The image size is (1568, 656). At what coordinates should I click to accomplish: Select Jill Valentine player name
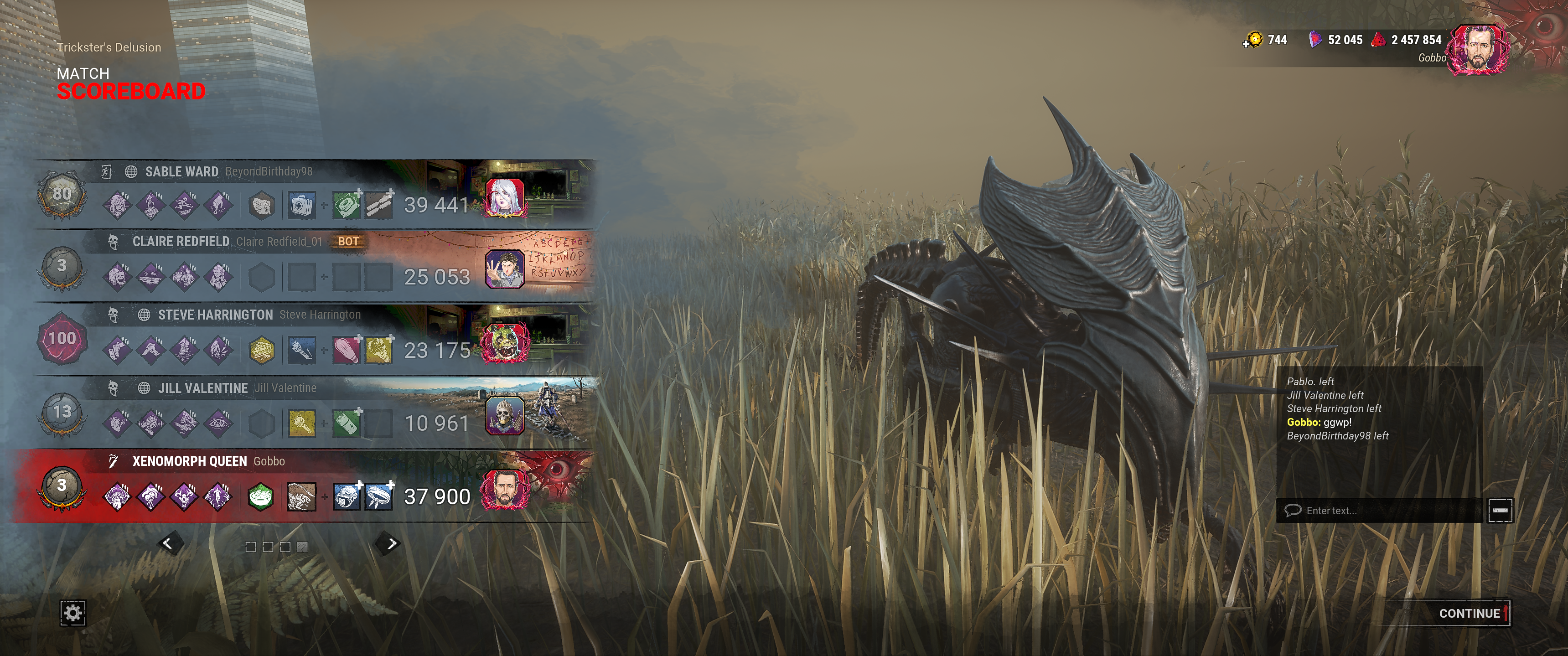203,388
